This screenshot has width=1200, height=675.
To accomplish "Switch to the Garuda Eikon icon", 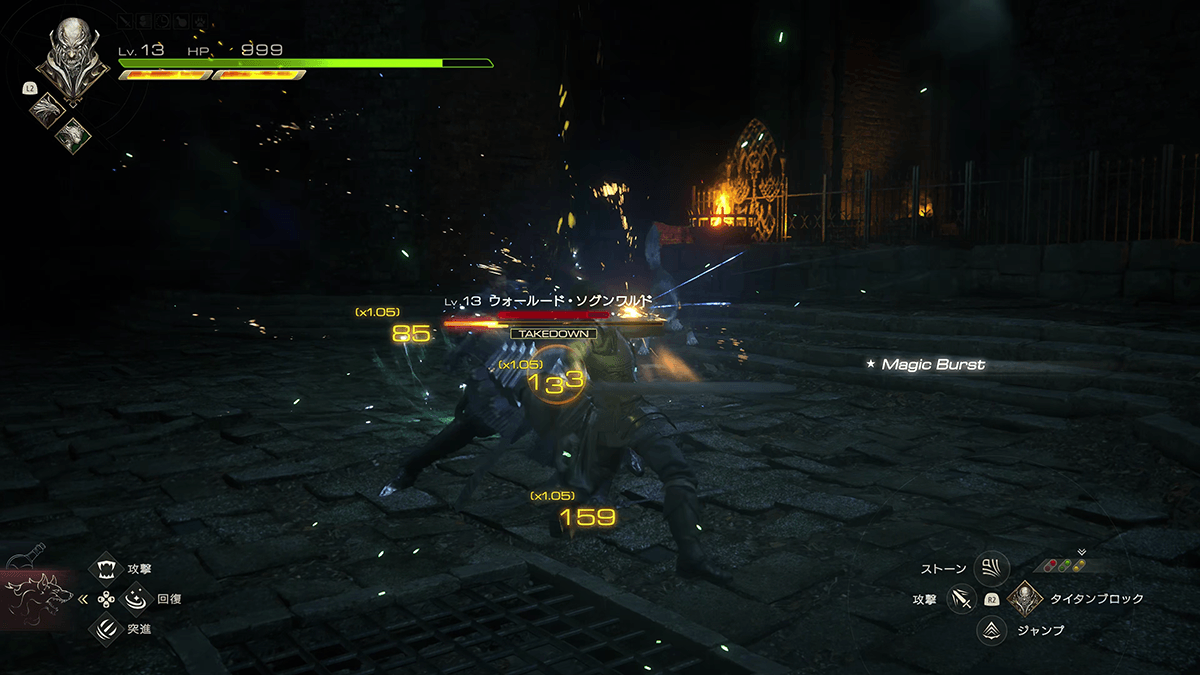I will point(73,134).
